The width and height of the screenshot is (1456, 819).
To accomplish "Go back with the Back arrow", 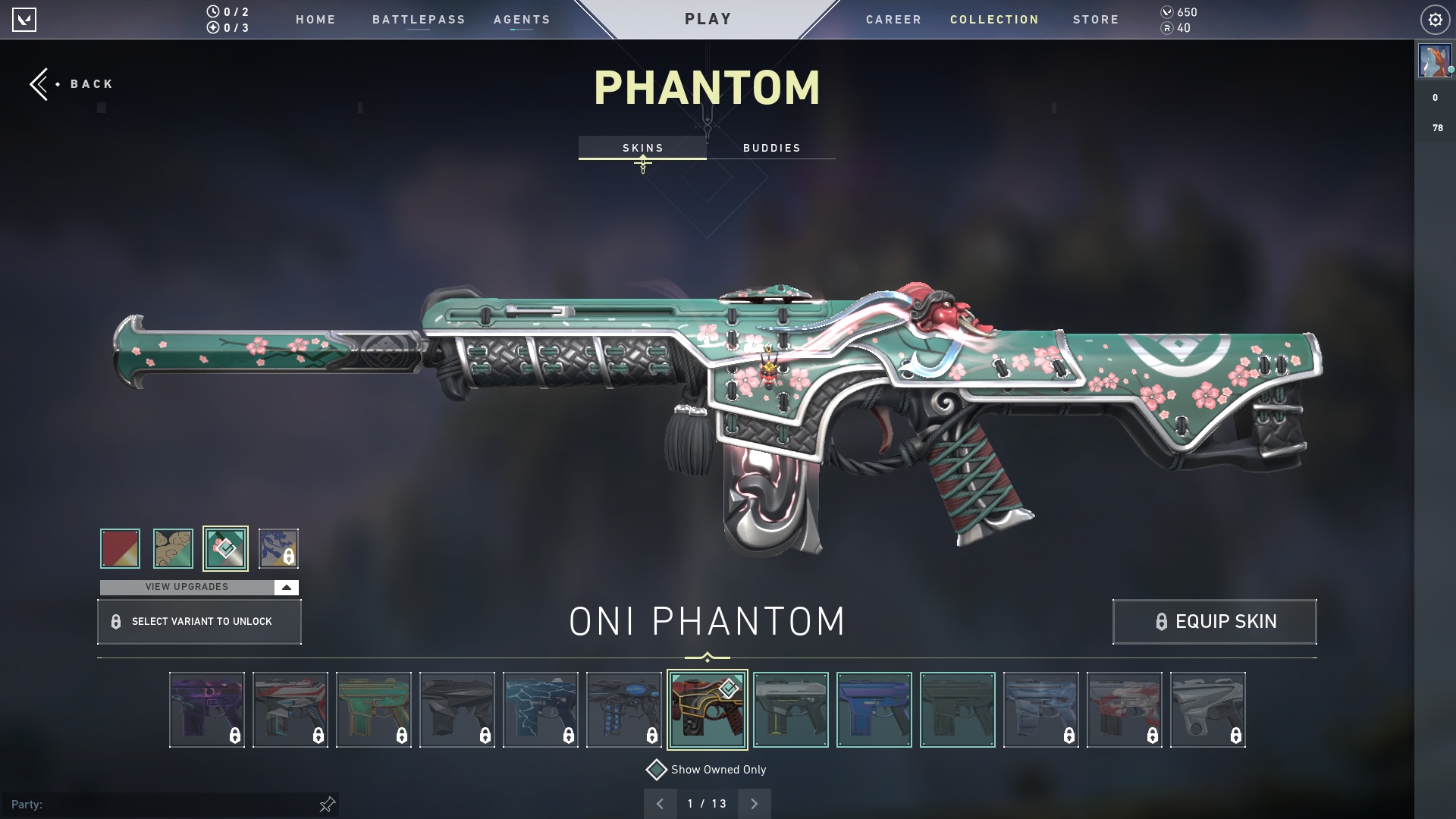I will tap(71, 84).
